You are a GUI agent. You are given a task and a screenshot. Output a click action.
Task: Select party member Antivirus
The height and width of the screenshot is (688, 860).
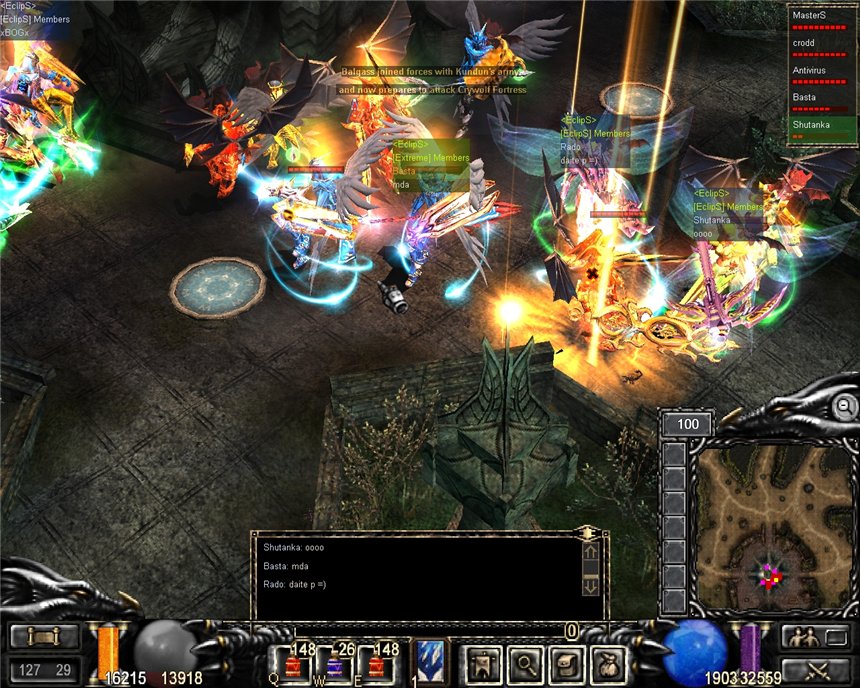tap(822, 74)
